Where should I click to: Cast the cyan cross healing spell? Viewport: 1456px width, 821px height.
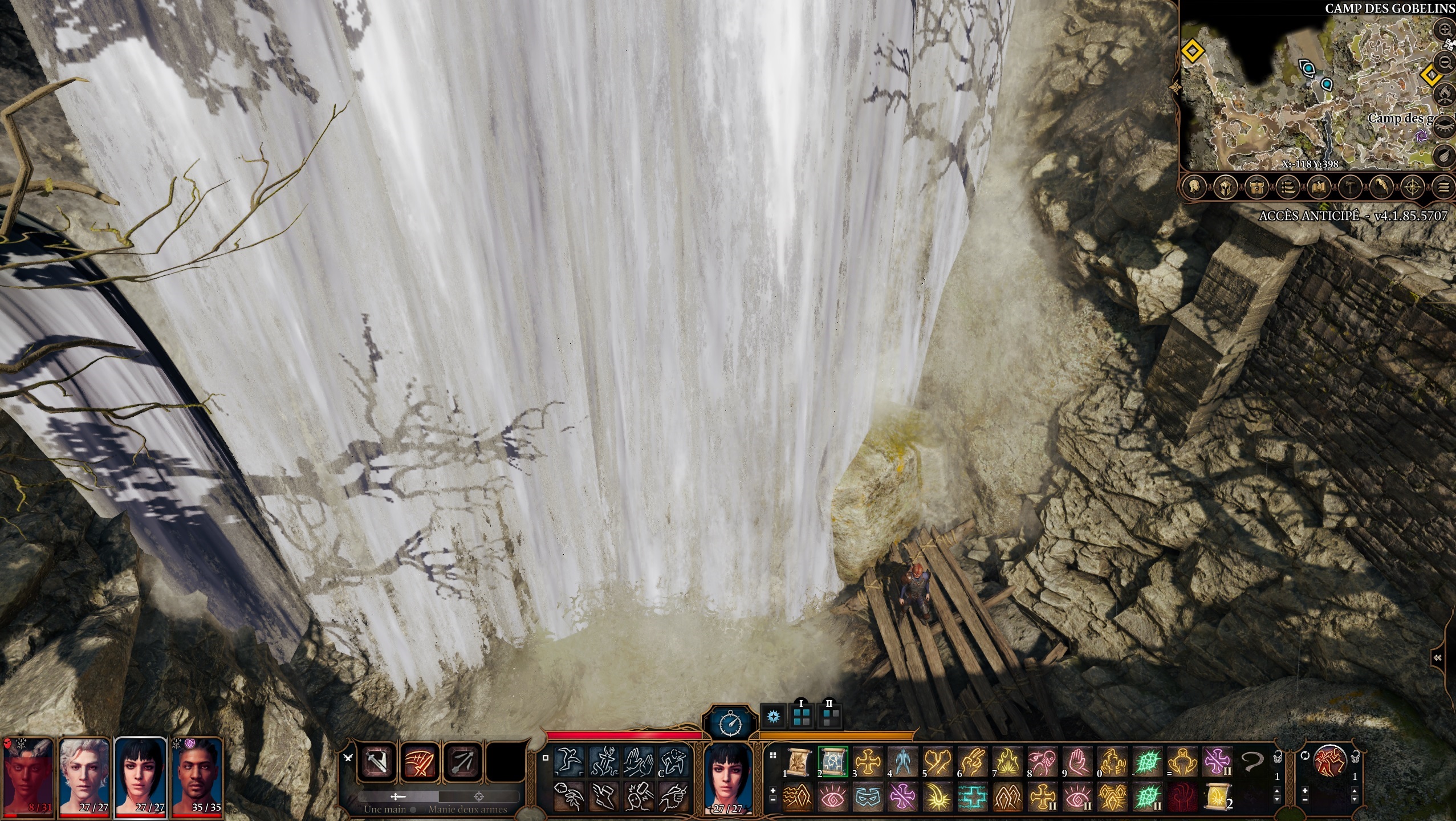pos(972,796)
